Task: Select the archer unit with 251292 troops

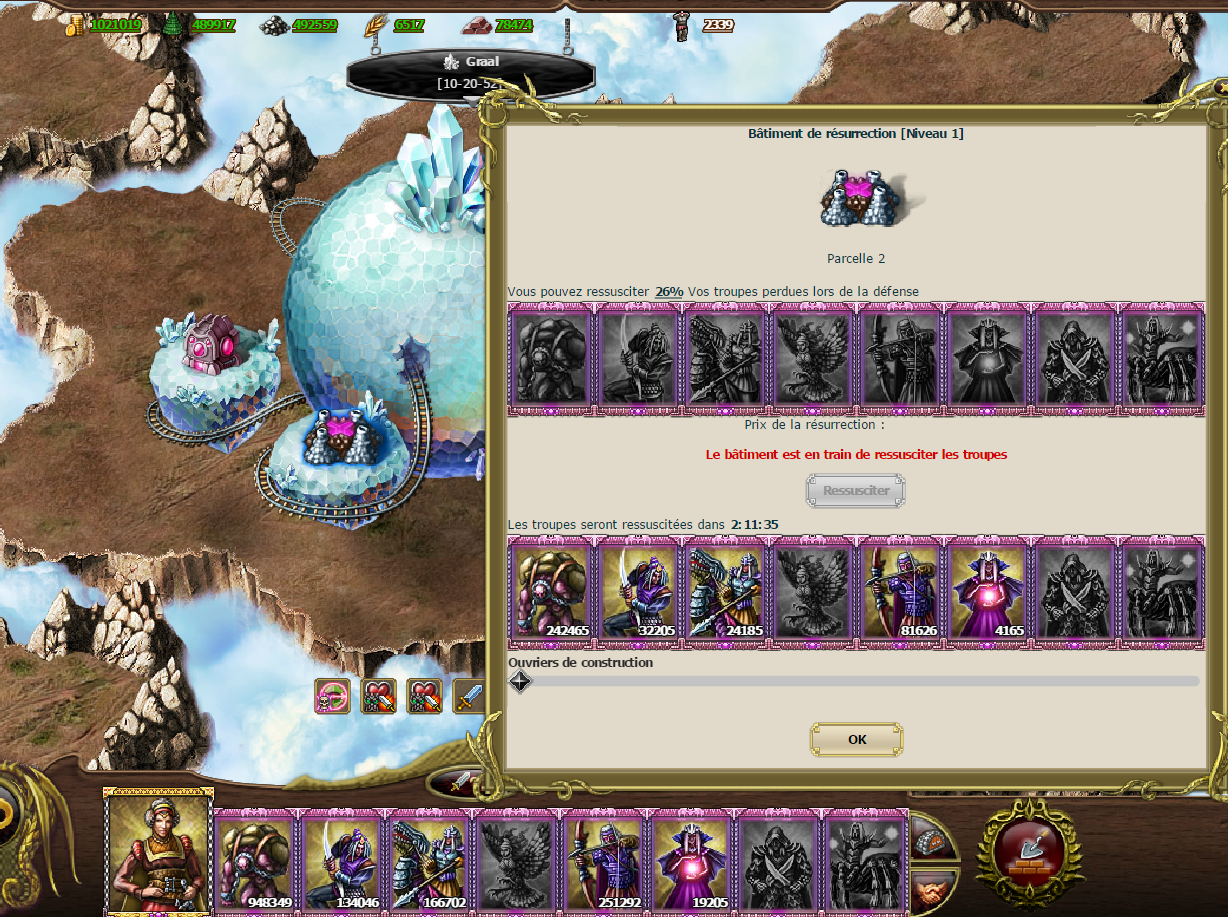Action: coord(603,856)
